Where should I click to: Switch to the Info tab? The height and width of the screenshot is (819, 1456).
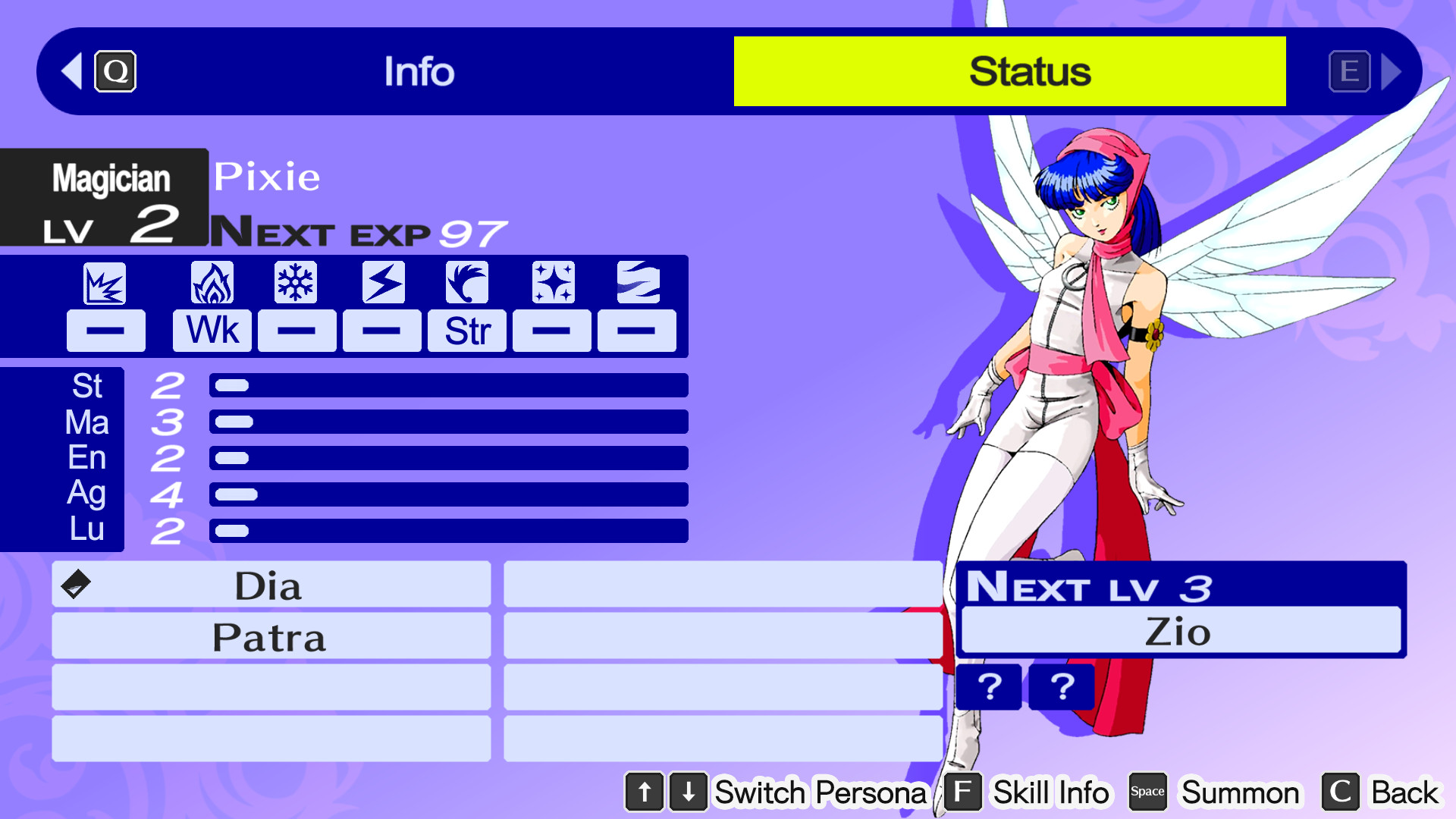pos(419,71)
